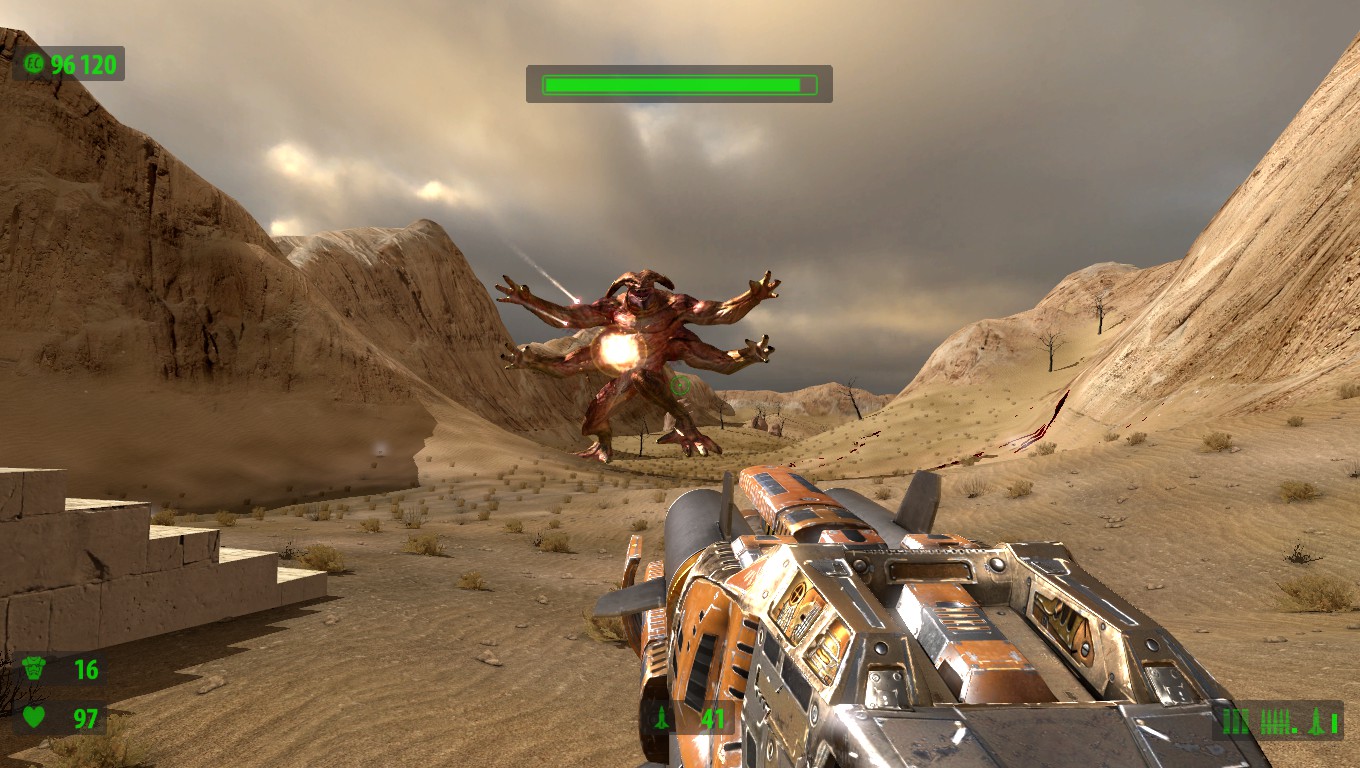The image size is (1360, 768).
Task: Click the green heart health icon
Action: [33, 718]
